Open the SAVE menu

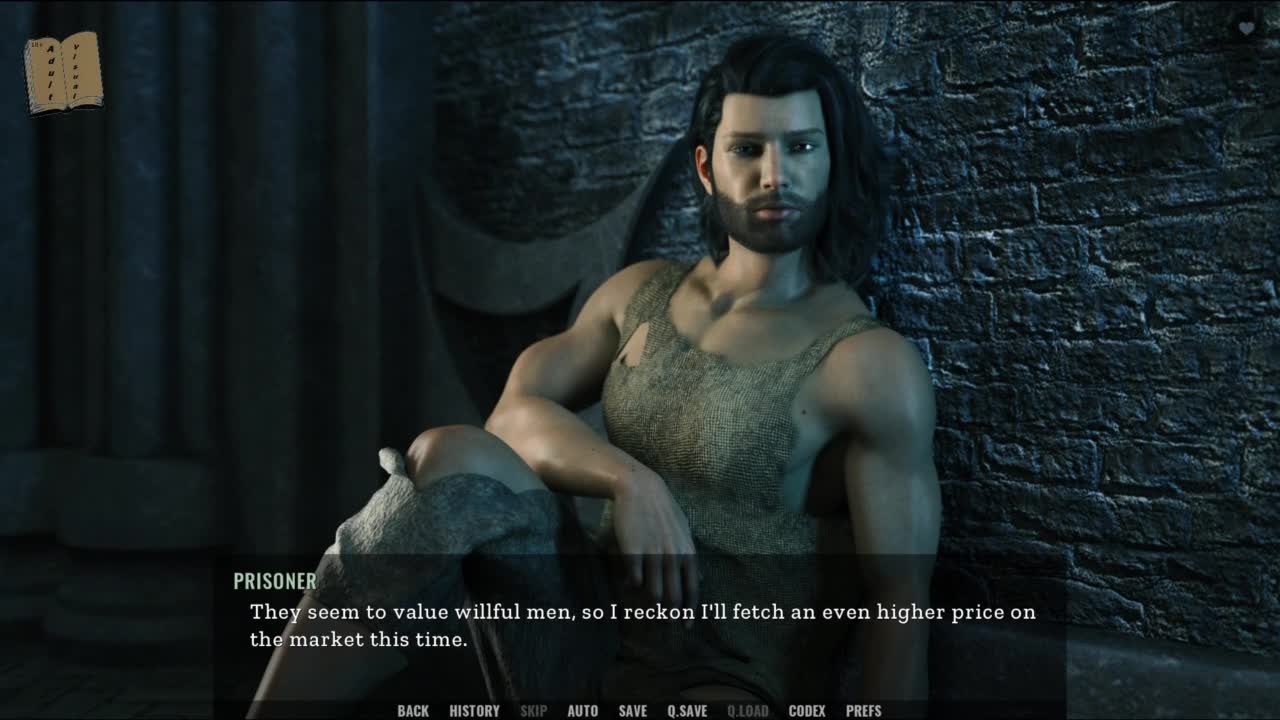click(632, 711)
